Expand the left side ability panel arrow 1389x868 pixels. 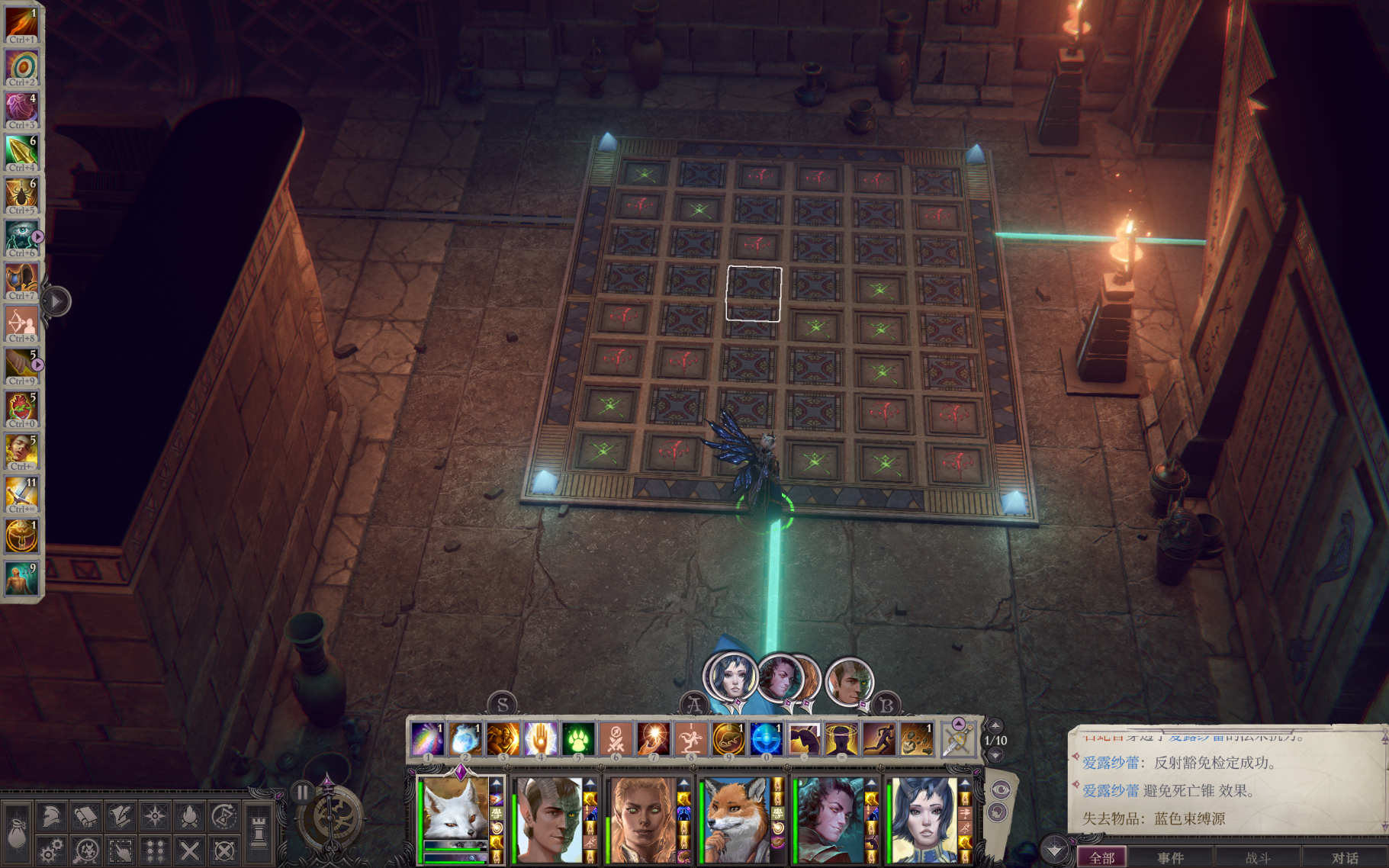(x=56, y=301)
